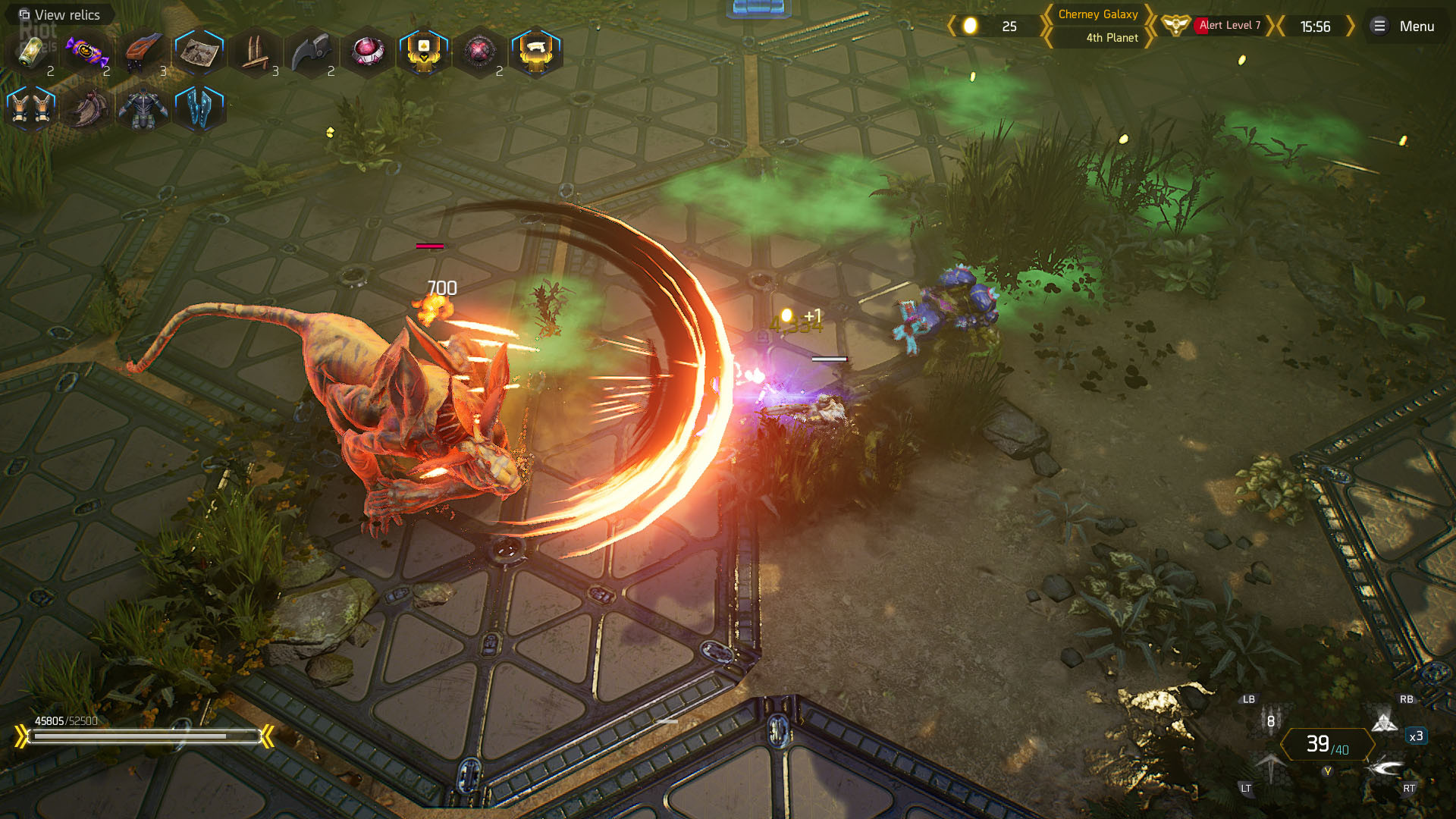
Task: Choose the bat wing relic
Action: point(86,108)
